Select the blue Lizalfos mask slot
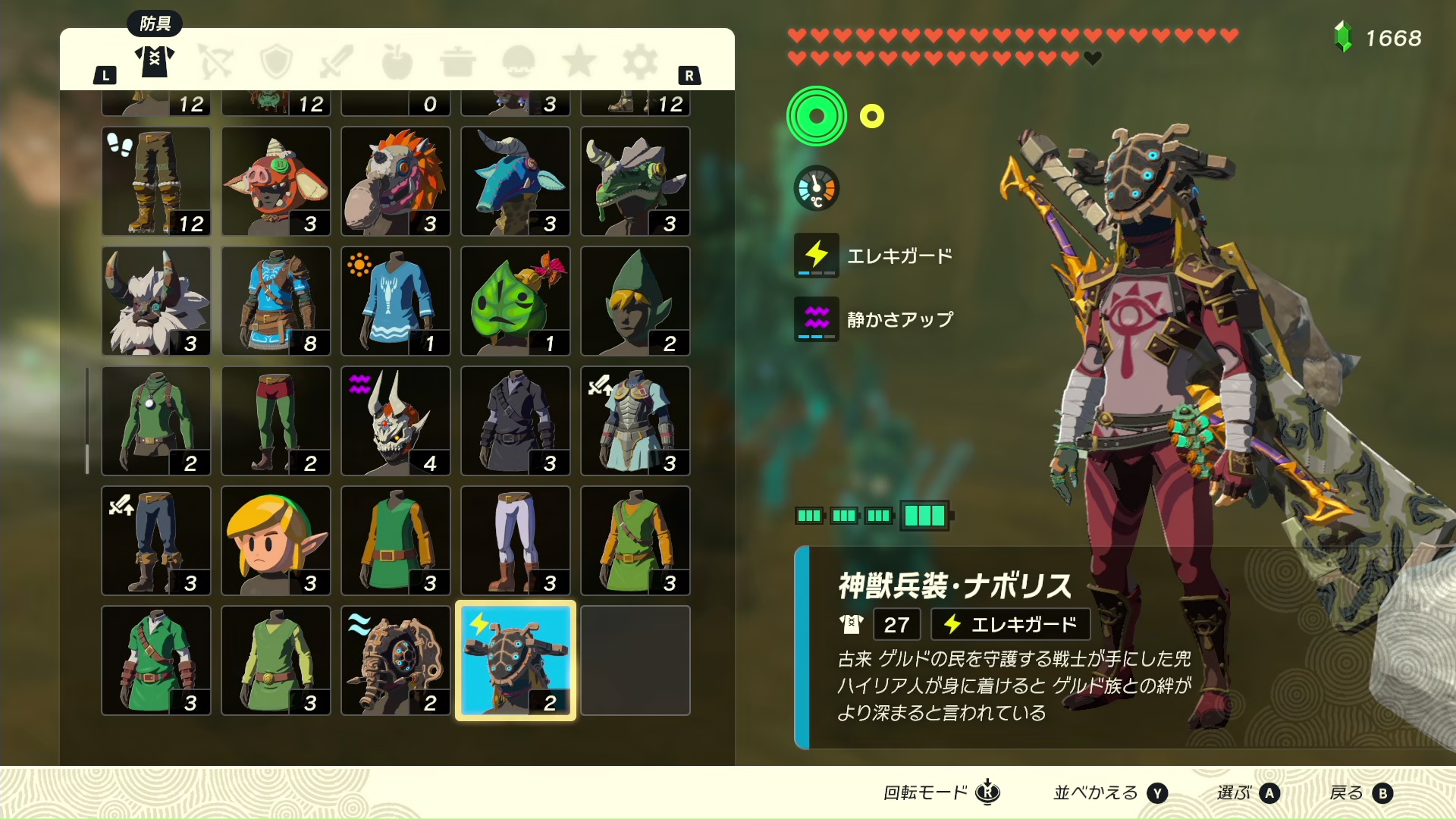 [x=515, y=181]
